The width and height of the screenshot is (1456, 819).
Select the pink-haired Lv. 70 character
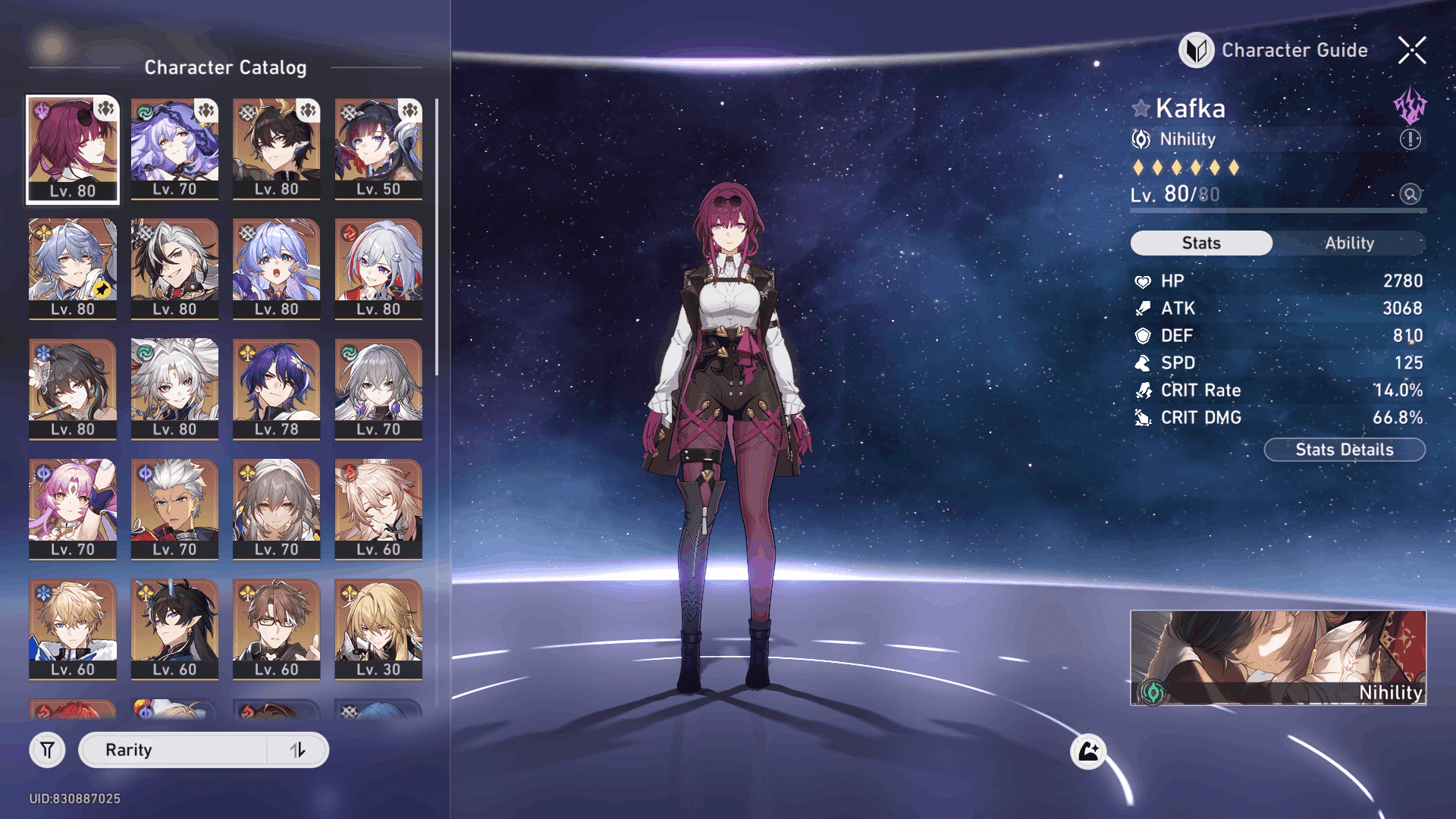(x=73, y=509)
